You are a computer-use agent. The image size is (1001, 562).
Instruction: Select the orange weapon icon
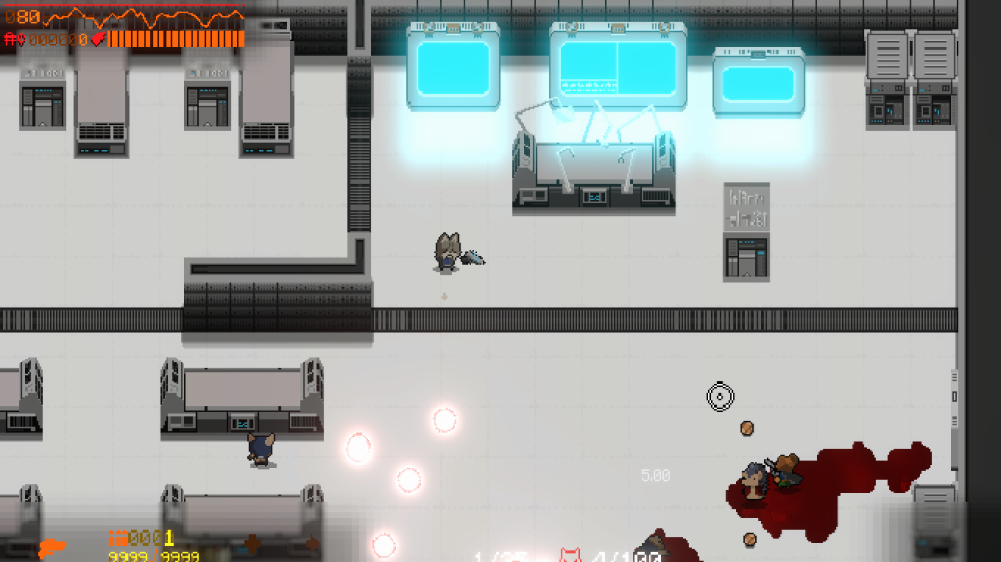[x=52, y=549]
